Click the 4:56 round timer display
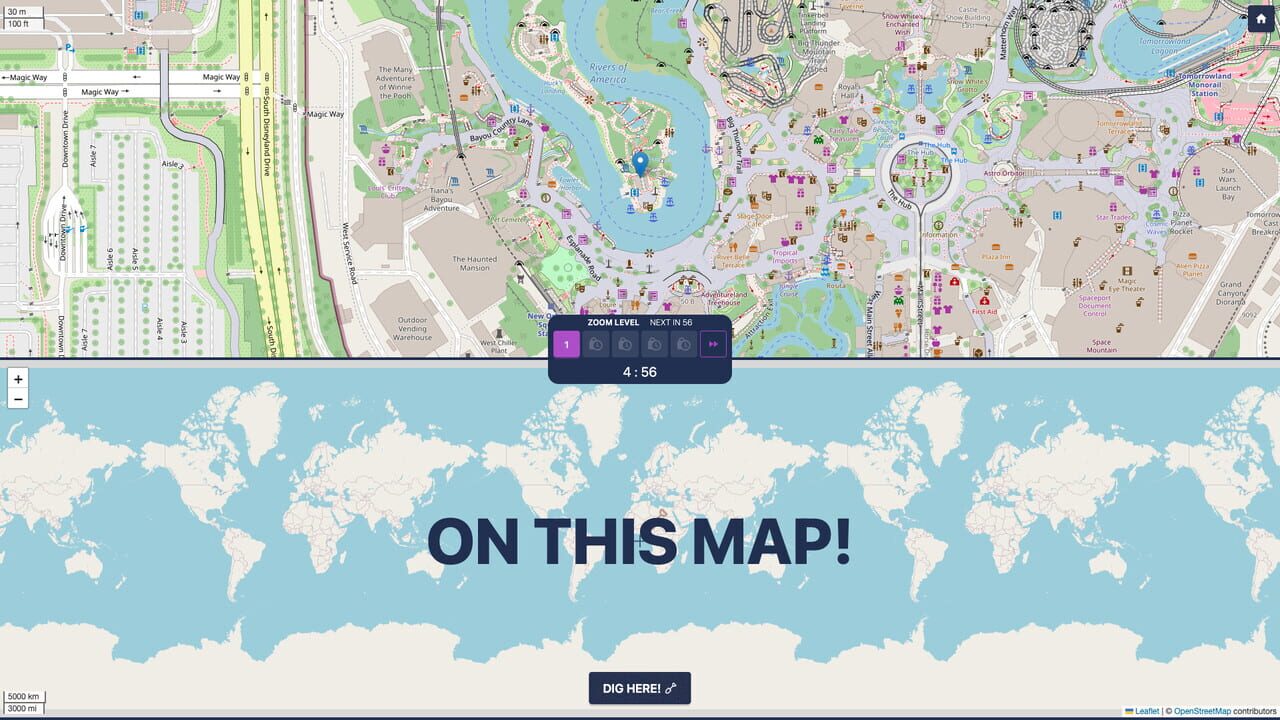The width and height of the screenshot is (1280, 720). tap(640, 372)
